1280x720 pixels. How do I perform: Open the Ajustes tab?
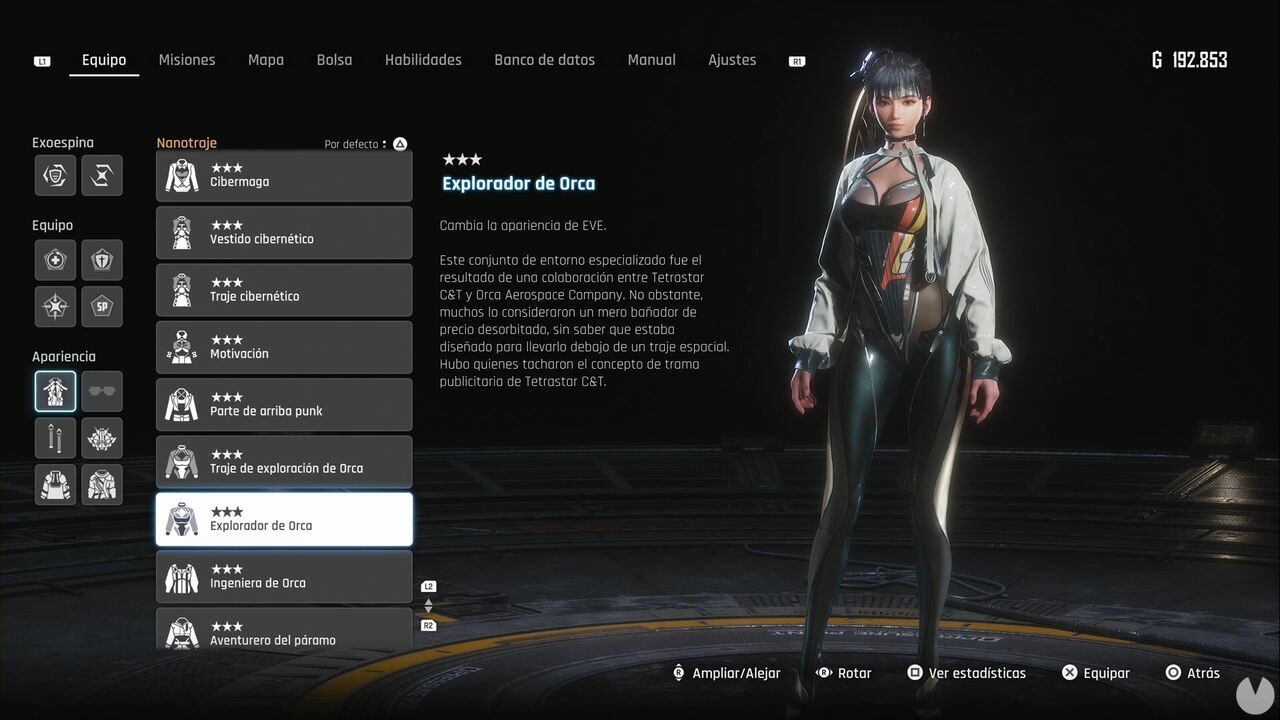pos(732,60)
